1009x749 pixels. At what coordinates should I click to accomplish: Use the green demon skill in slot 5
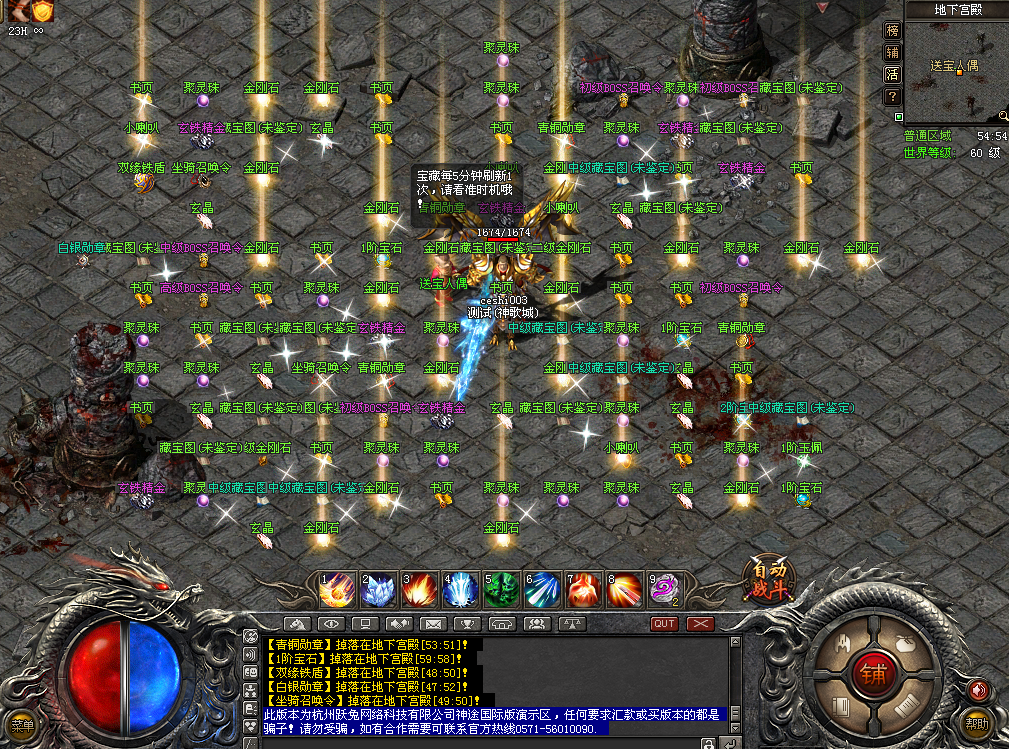(501, 590)
